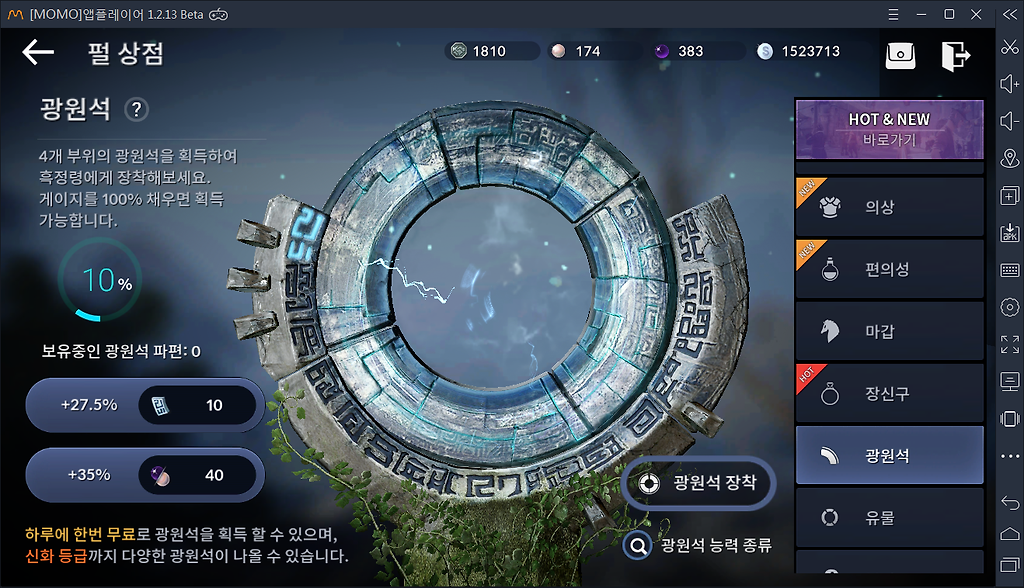Screen dimensions: 1024x588
Task: Select the 광원석 shop category
Action: tap(889, 456)
